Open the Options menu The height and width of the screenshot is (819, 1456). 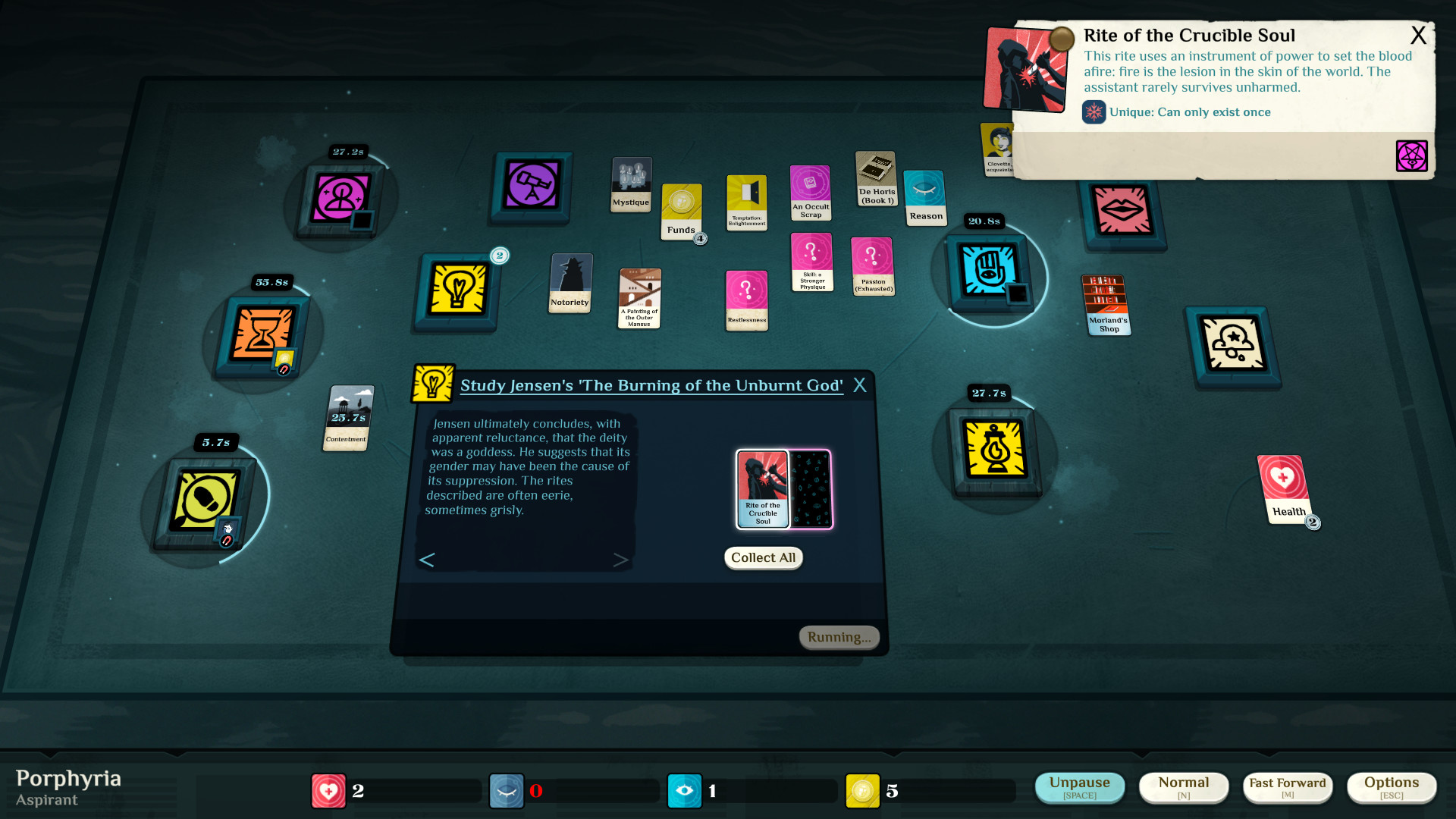click(1392, 787)
